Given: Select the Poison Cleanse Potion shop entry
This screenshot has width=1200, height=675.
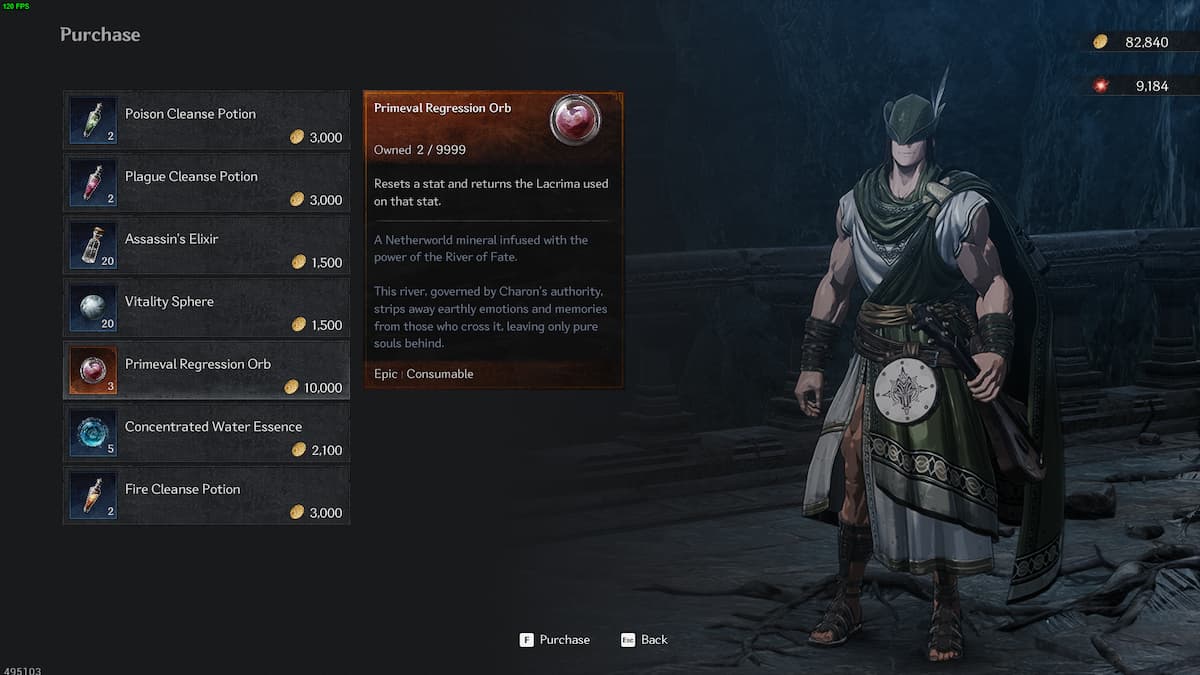Looking at the screenshot, I should click(207, 120).
